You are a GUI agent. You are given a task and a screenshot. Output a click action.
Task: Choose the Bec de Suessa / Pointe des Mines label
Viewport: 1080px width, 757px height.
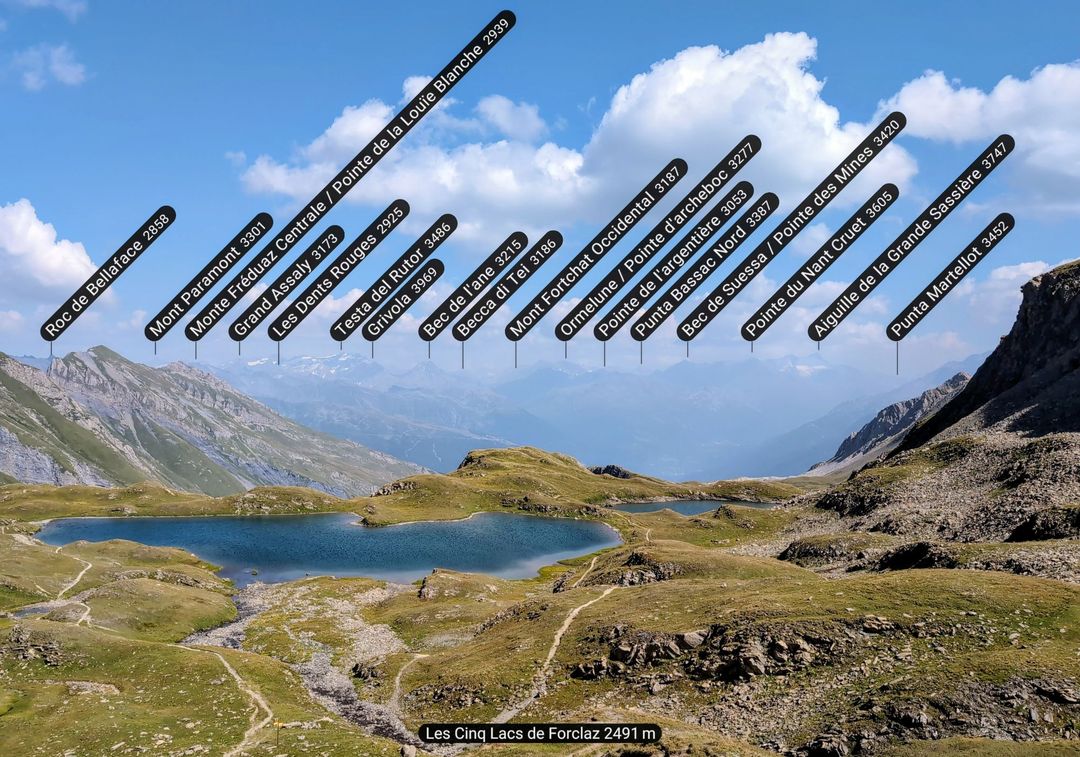[791, 226]
